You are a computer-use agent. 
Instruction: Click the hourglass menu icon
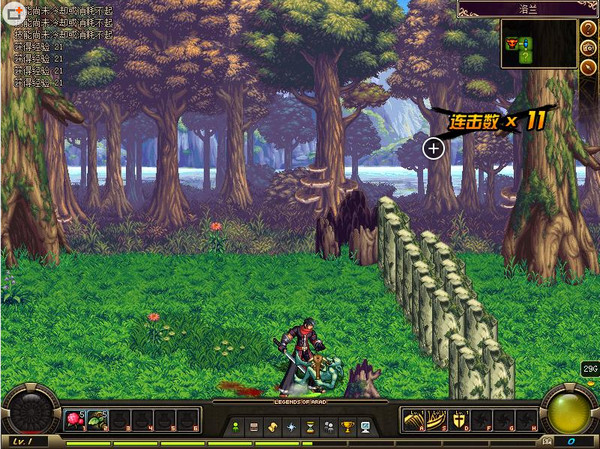[x=309, y=427]
